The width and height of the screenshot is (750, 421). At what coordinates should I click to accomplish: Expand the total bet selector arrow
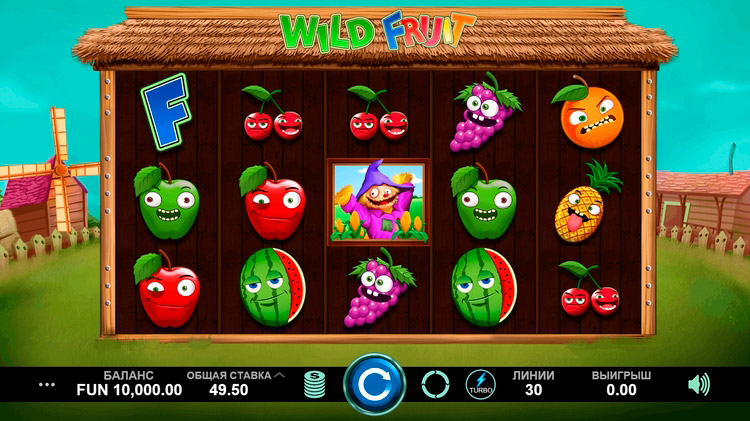279,375
